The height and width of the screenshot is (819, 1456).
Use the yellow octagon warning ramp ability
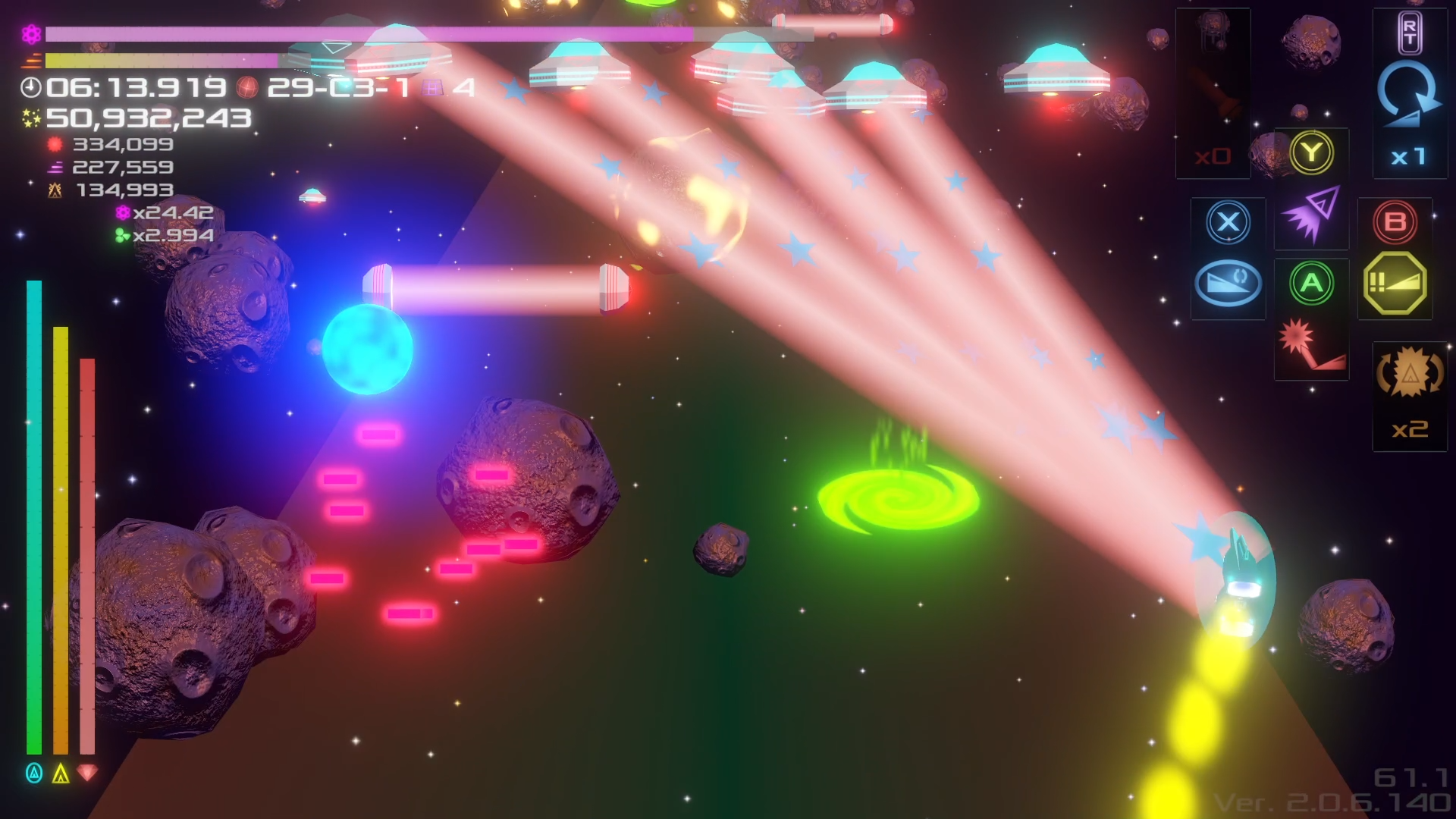[x=1395, y=284]
